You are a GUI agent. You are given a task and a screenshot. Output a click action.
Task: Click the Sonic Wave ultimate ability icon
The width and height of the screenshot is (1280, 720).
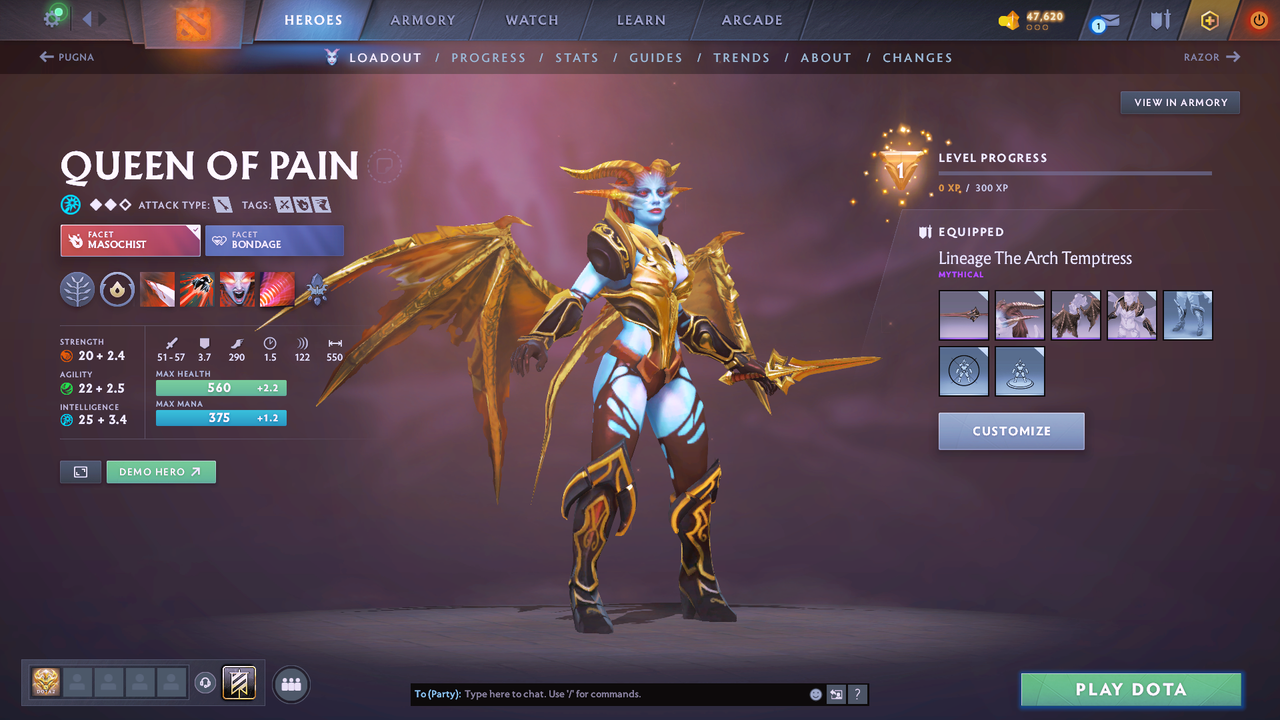pyautogui.click(x=278, y=290)
